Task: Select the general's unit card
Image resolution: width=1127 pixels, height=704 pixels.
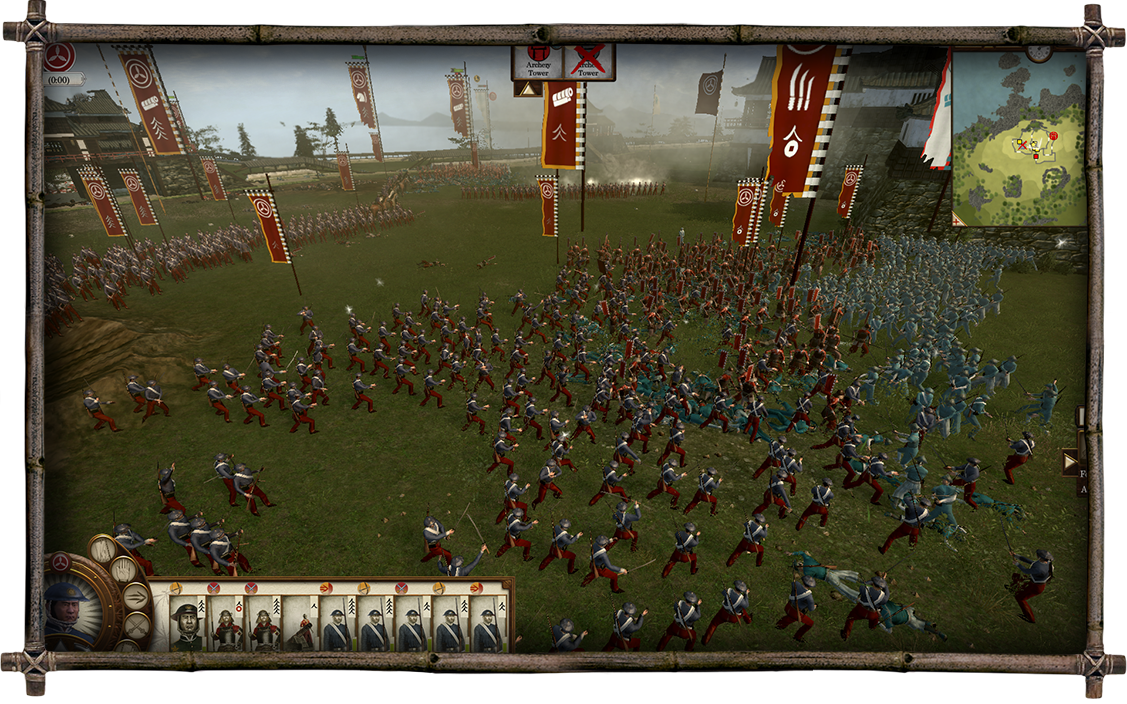Action: point(186,624)
